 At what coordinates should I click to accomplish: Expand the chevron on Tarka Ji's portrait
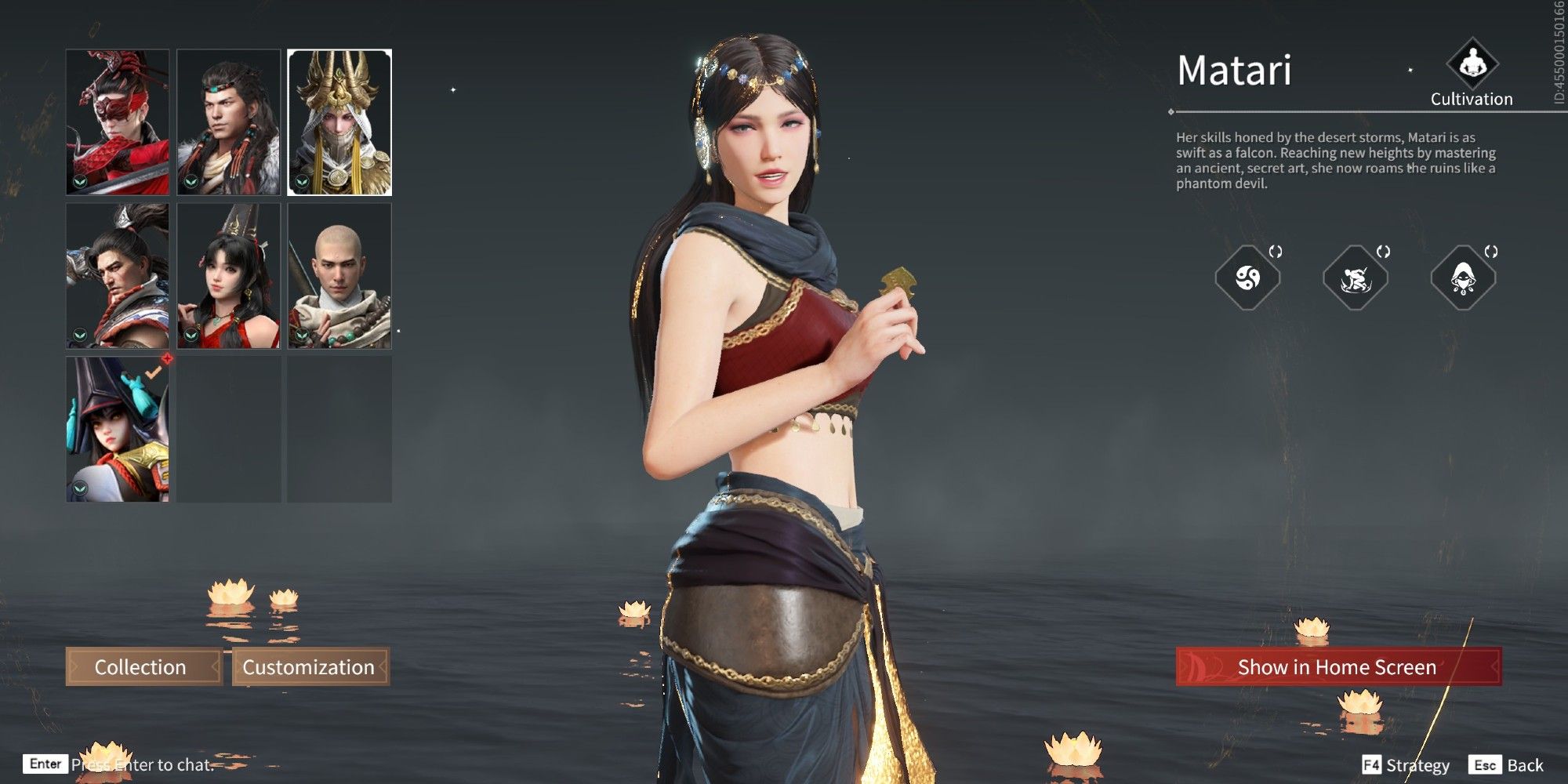pos(191,181)
